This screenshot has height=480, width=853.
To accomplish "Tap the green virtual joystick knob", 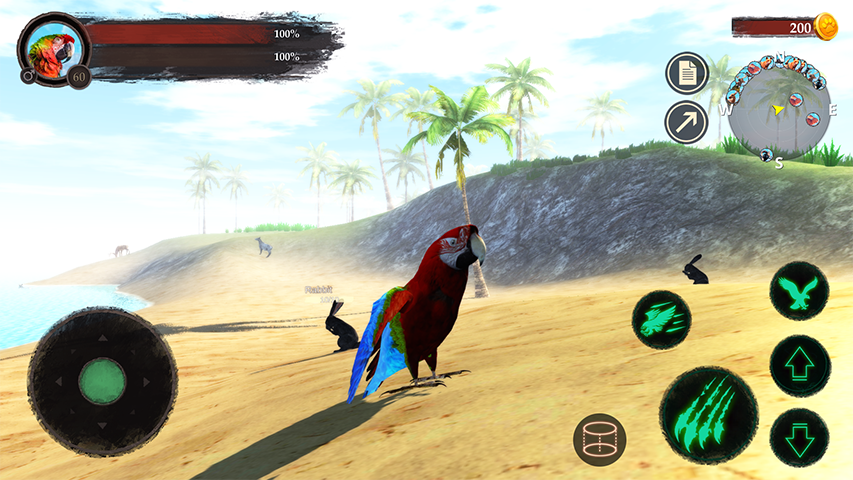I will click(x=102, y=381).
